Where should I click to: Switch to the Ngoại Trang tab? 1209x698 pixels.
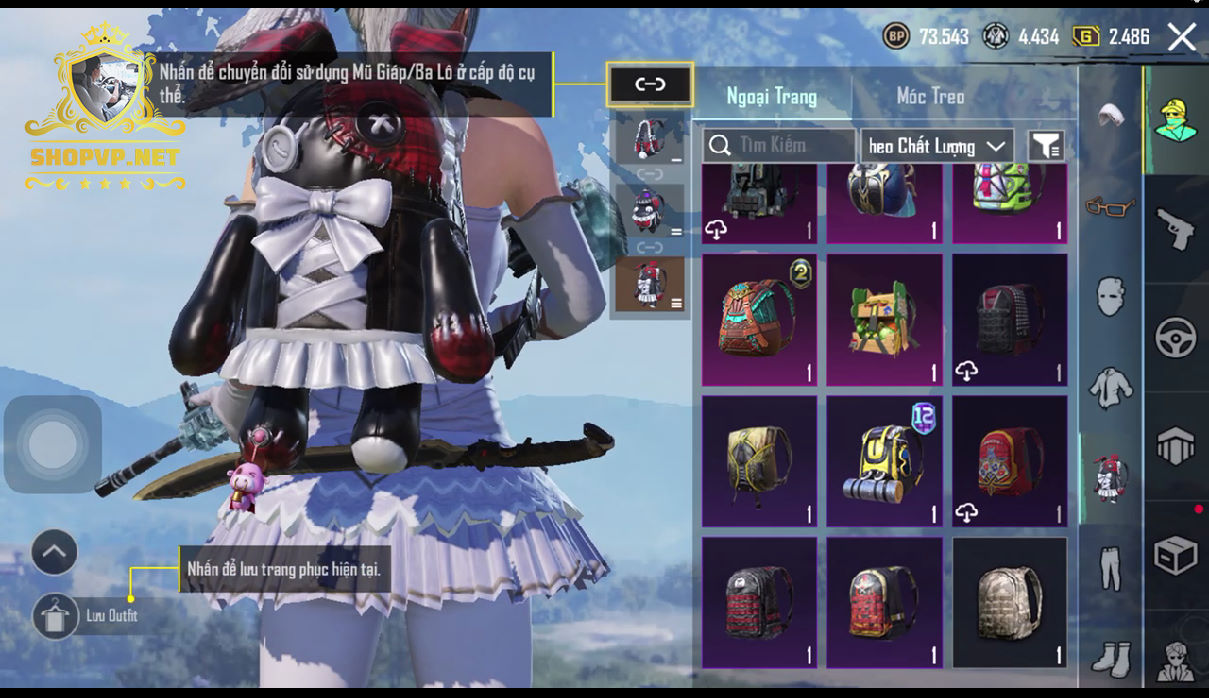click(771, 96)
